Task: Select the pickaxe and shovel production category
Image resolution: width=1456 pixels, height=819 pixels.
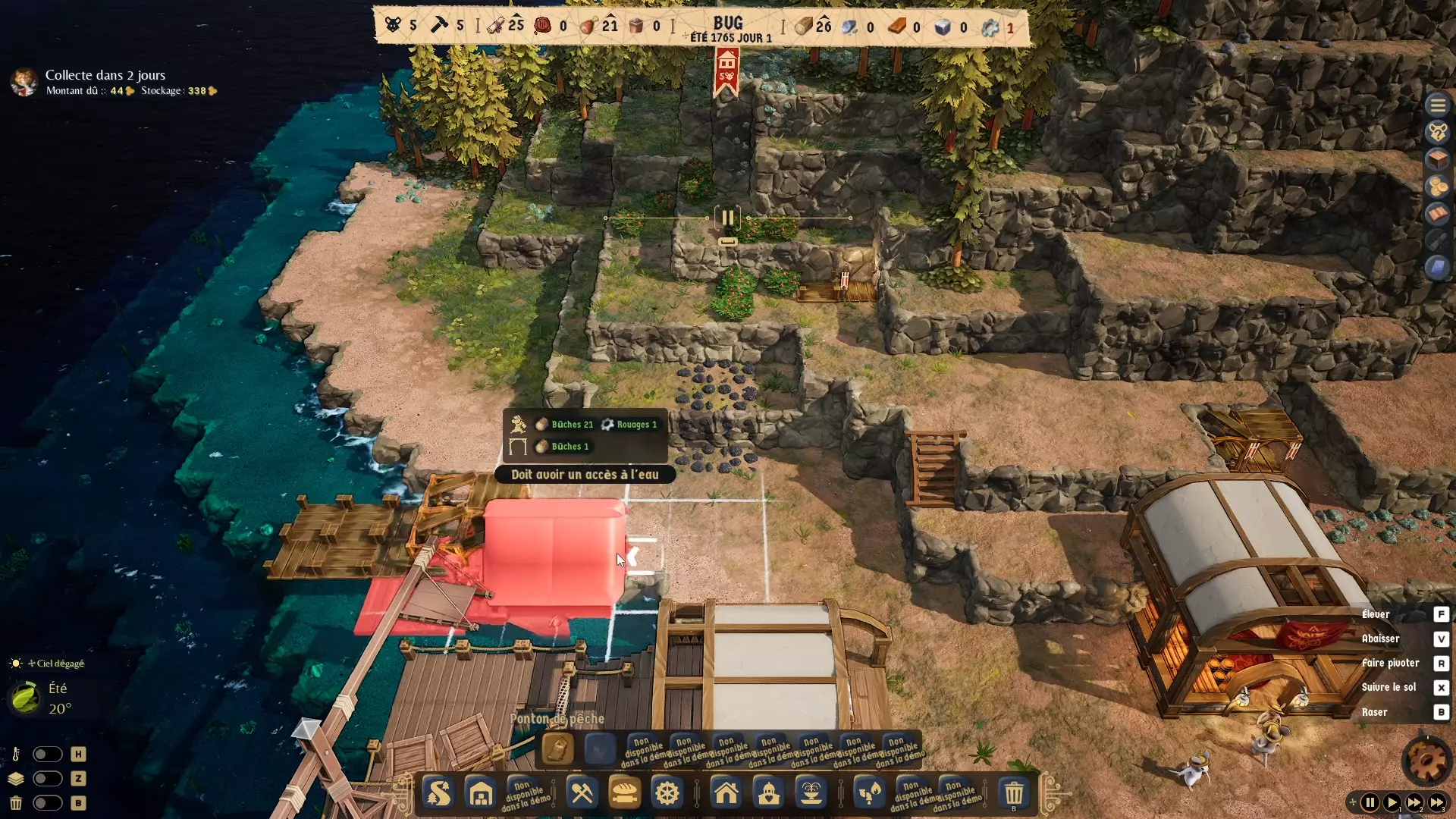Action: 582,794
